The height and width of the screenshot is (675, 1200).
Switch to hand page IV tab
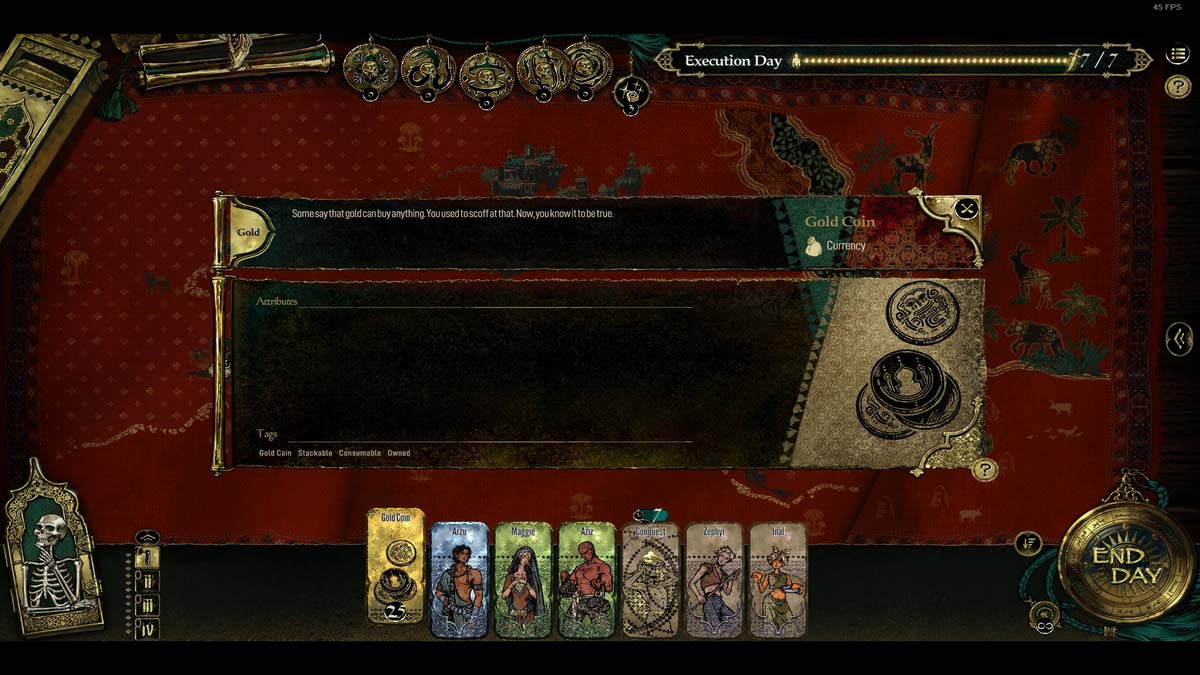[147, 629]
